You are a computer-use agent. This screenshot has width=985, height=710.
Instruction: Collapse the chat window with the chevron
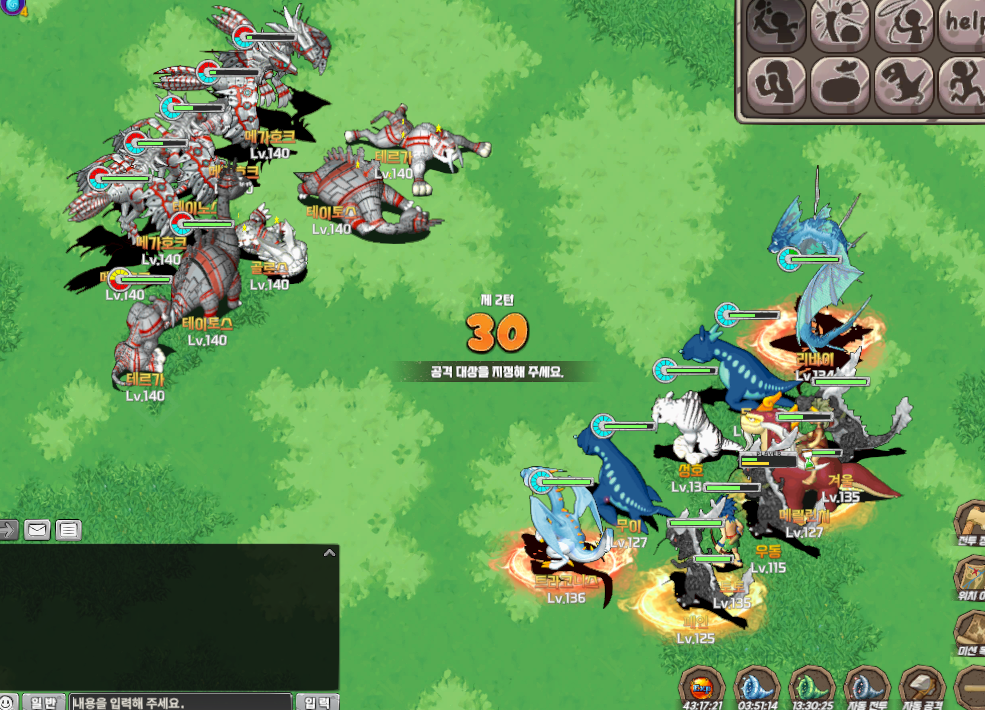tap(329, 552)
